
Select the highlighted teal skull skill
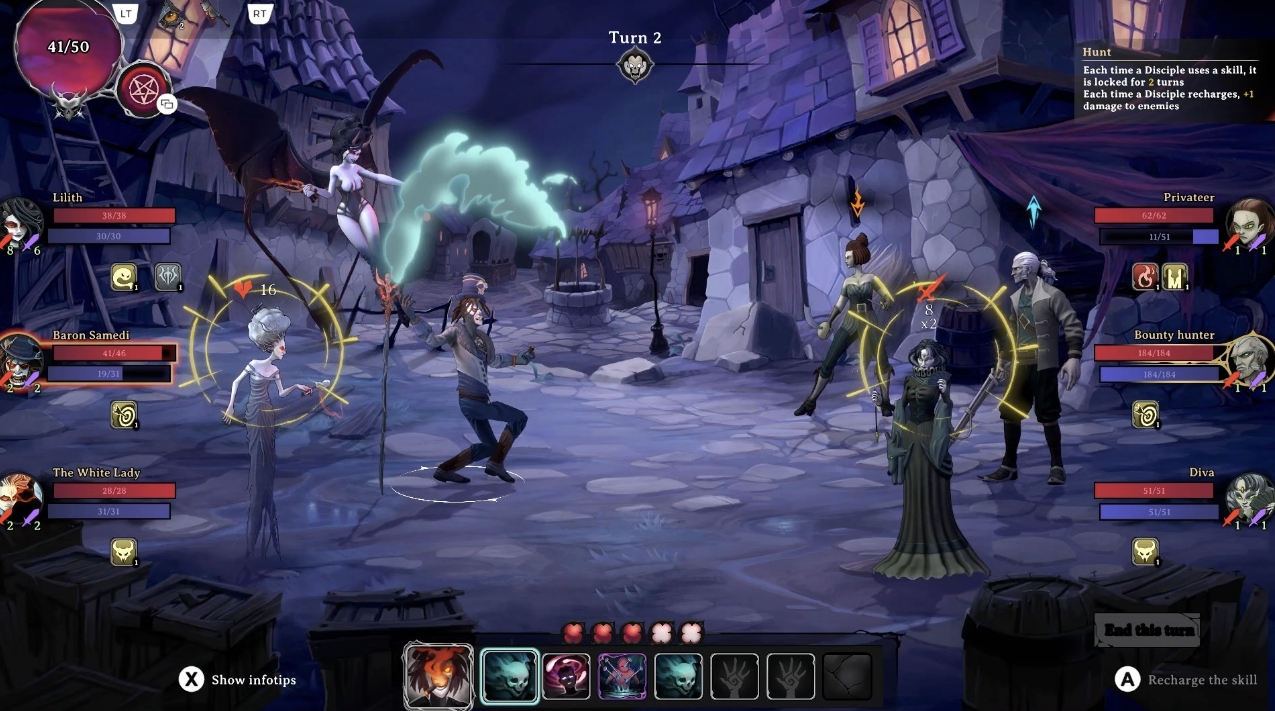[x=510, y=677]
